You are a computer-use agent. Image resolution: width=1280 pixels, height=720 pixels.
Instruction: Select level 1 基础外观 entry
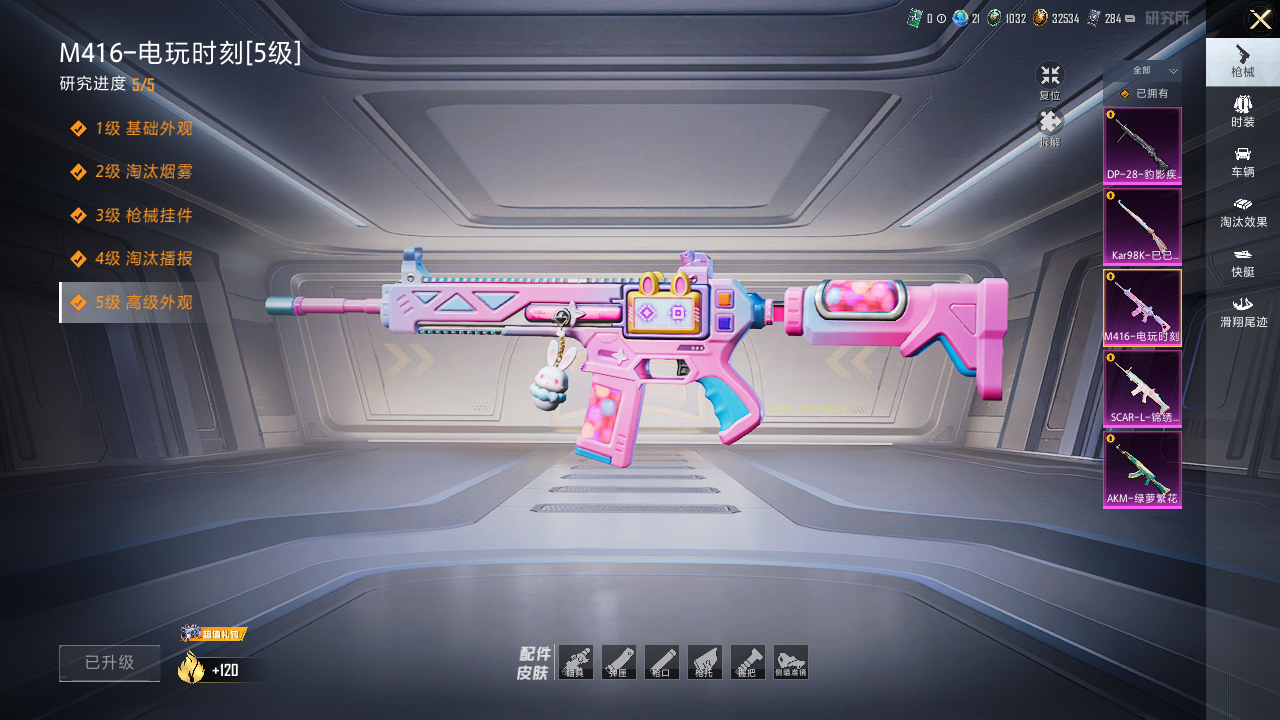tap(132, 129)
